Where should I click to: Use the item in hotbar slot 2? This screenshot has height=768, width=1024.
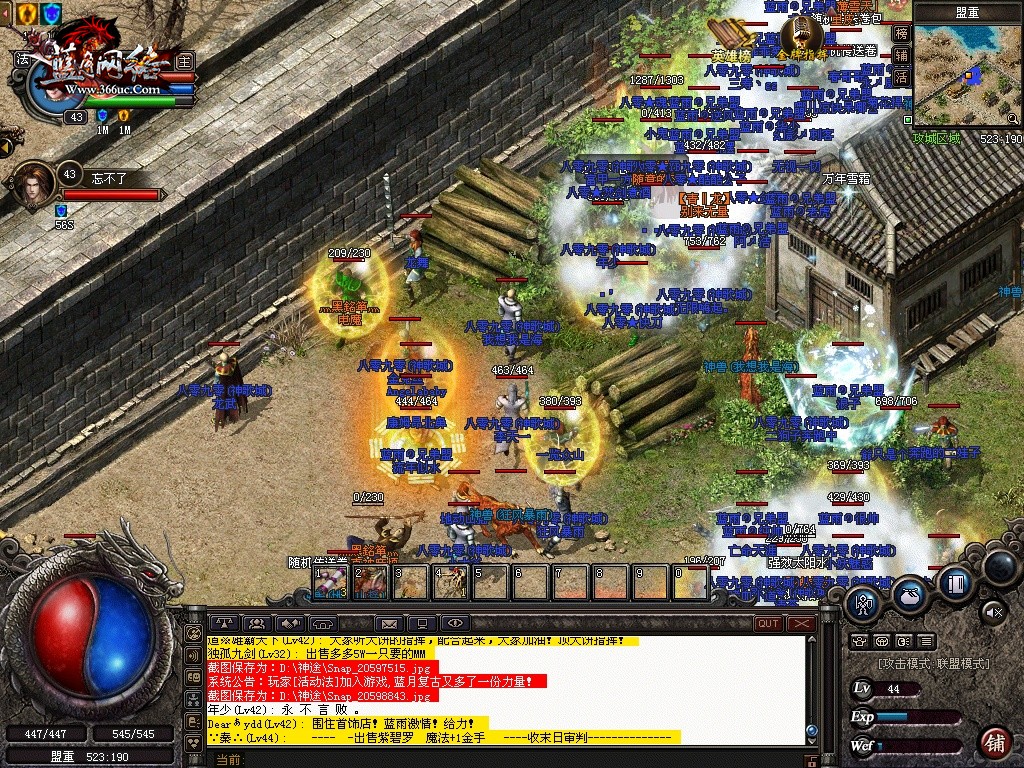pos(372,582)
